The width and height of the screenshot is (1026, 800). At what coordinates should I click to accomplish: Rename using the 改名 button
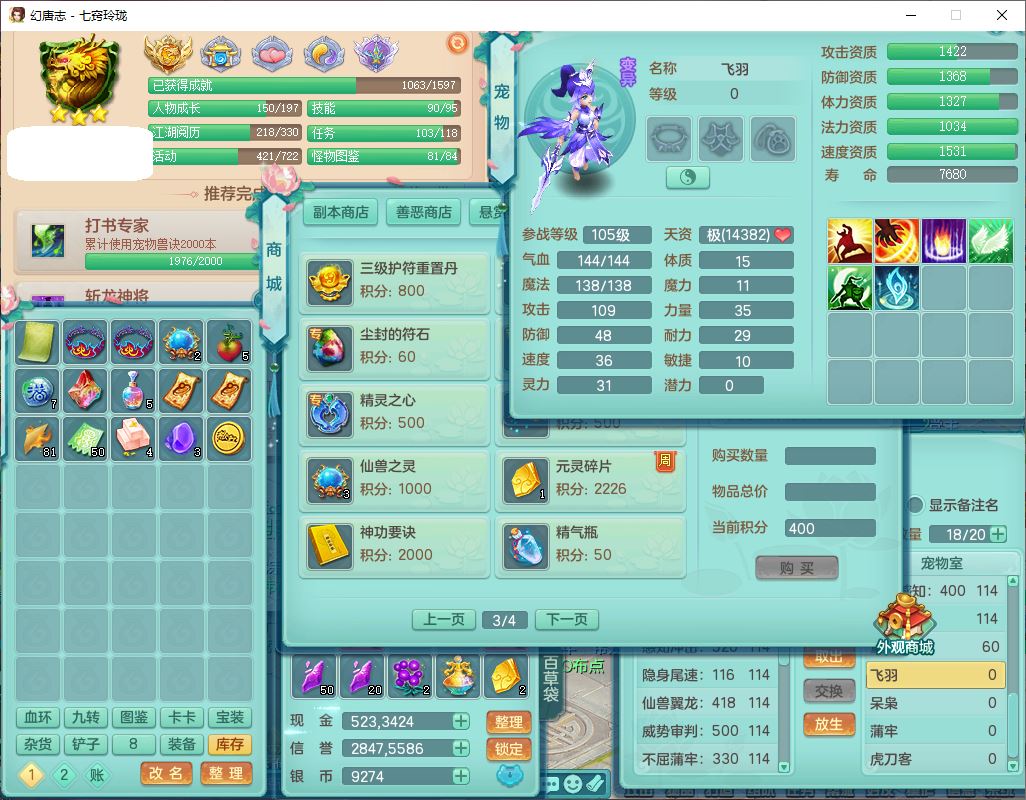point(166,773)
